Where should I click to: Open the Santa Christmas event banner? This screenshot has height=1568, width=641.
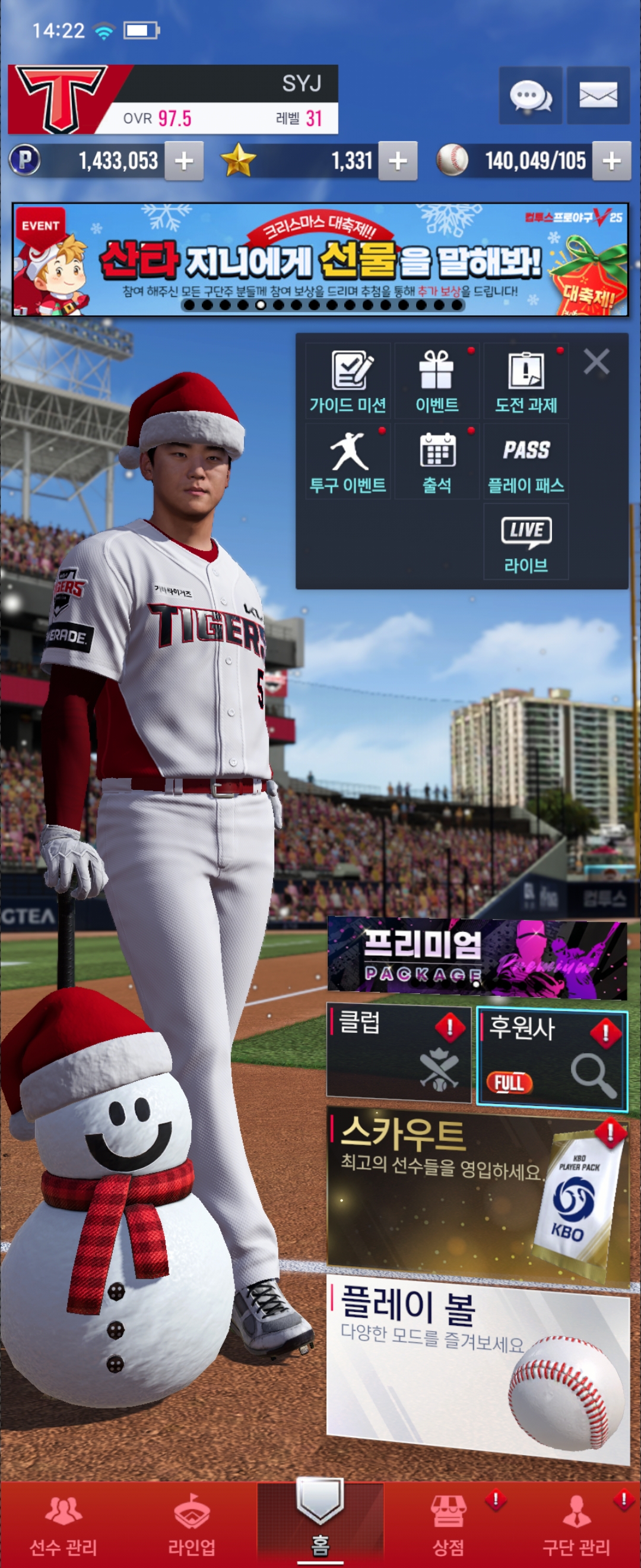(320, 260)
